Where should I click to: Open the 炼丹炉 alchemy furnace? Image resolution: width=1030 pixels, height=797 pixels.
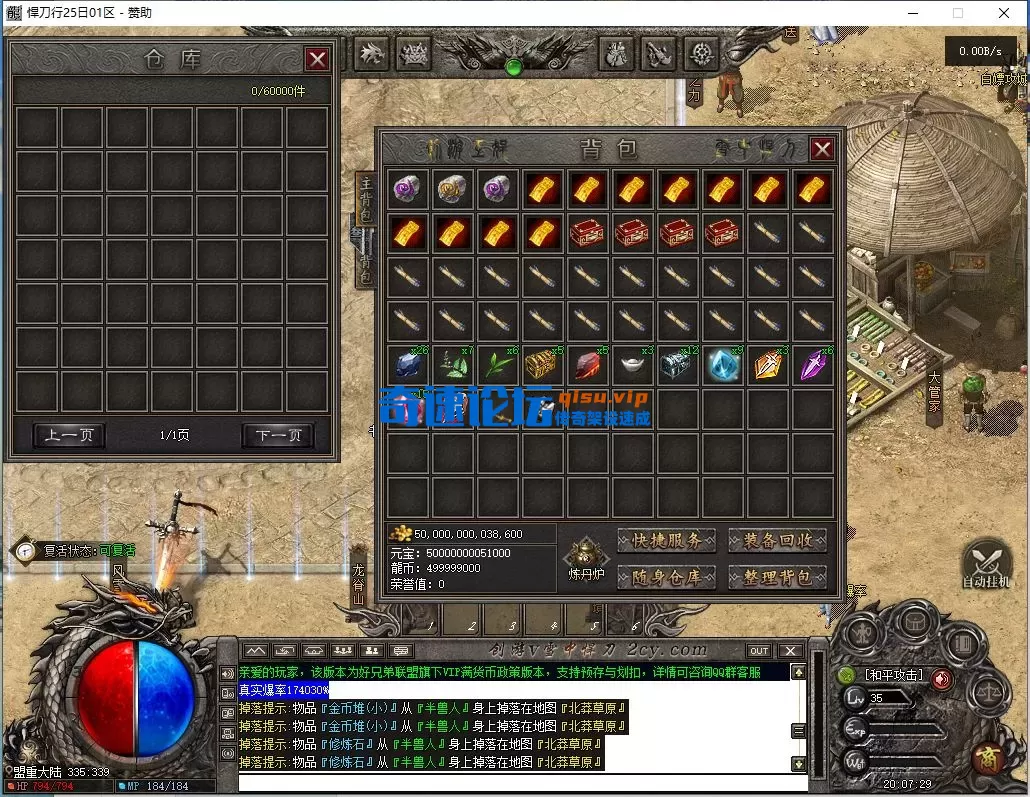(x=583, y=557)
